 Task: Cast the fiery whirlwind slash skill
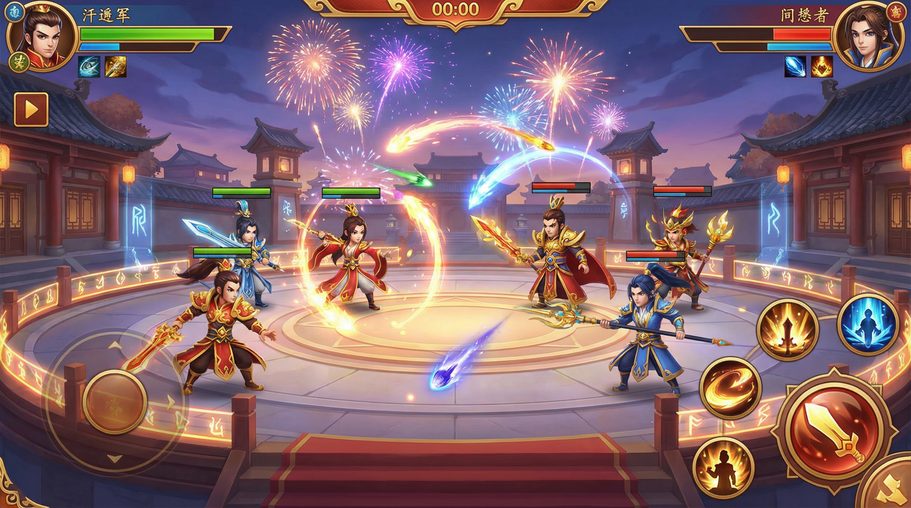(x=730, y=387)
